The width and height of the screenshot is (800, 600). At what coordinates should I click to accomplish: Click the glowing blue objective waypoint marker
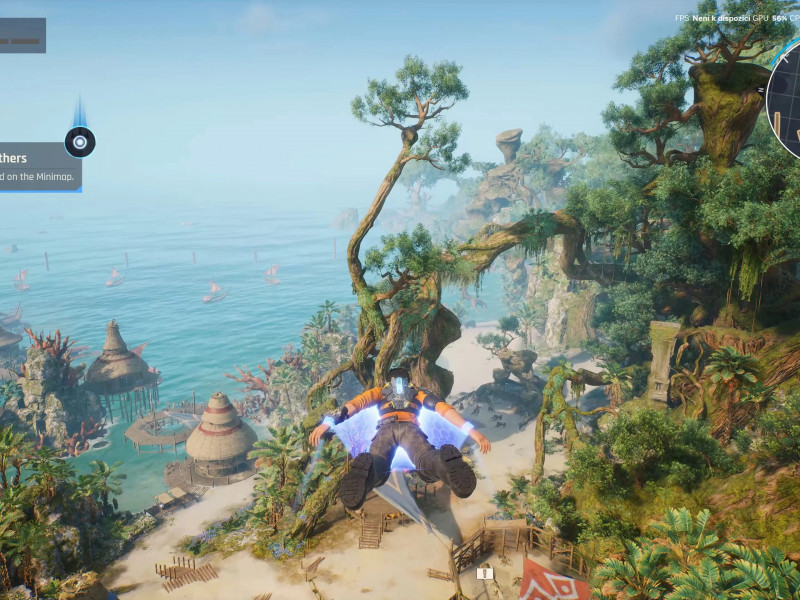point(80,141)
